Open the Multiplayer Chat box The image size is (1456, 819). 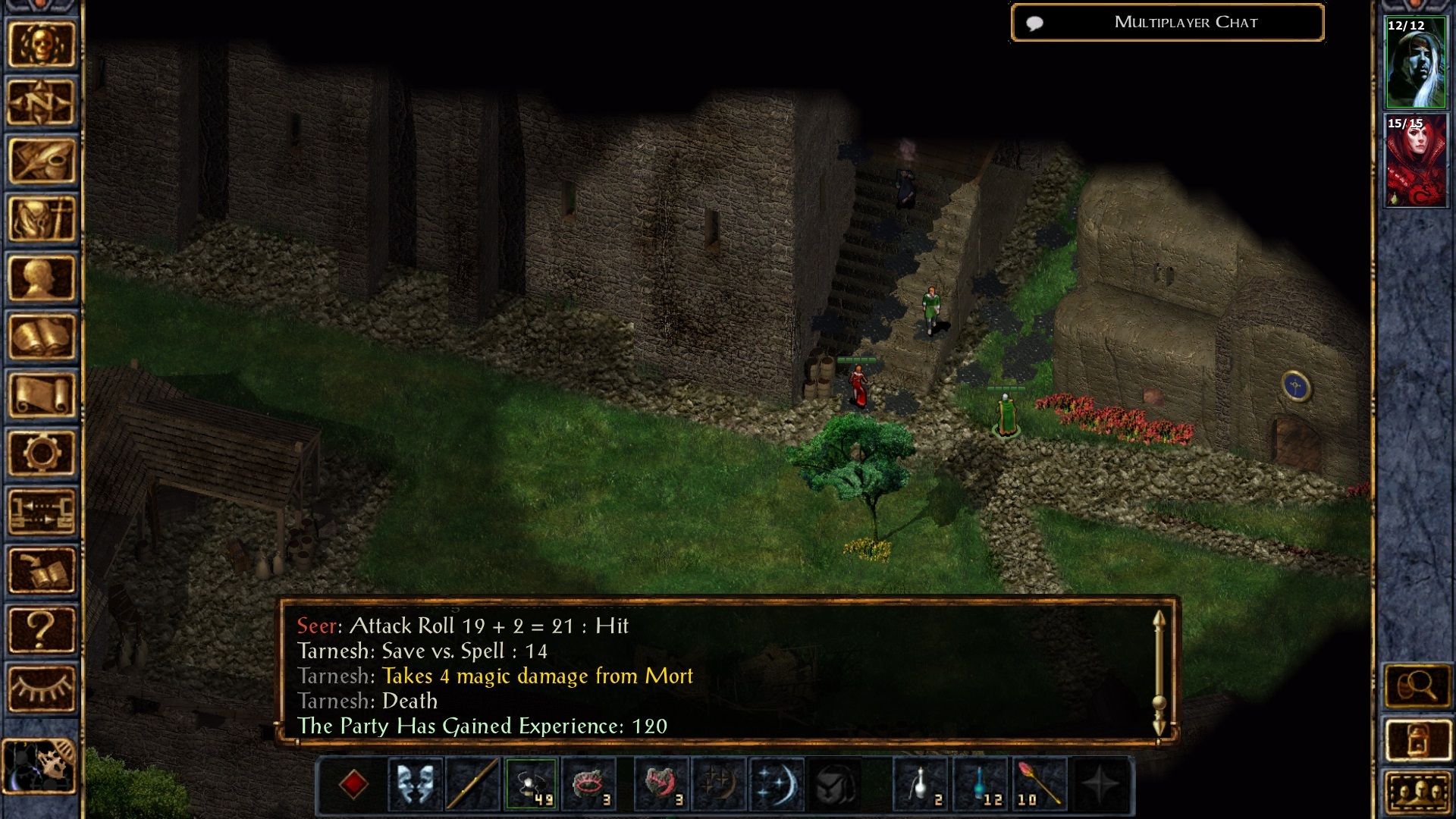click(x=1167, y=23)
